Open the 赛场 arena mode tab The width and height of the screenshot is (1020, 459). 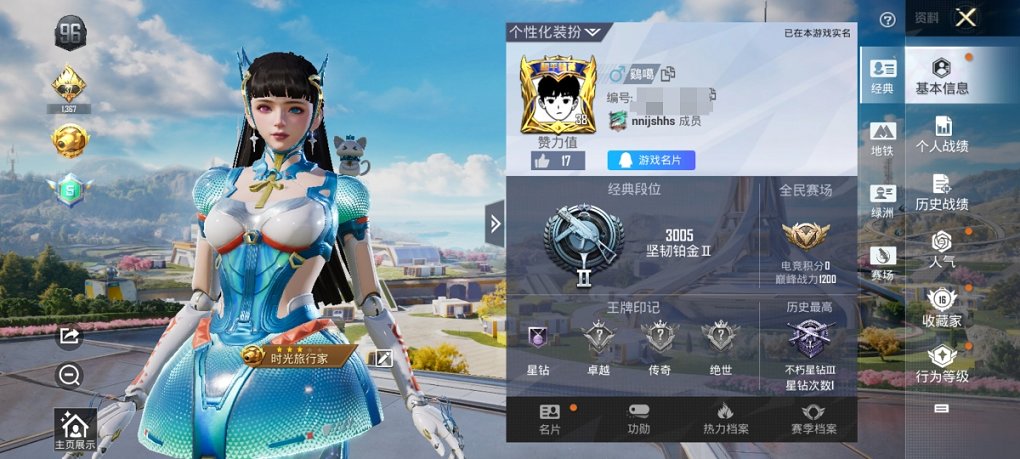click(x=882, y=262)
